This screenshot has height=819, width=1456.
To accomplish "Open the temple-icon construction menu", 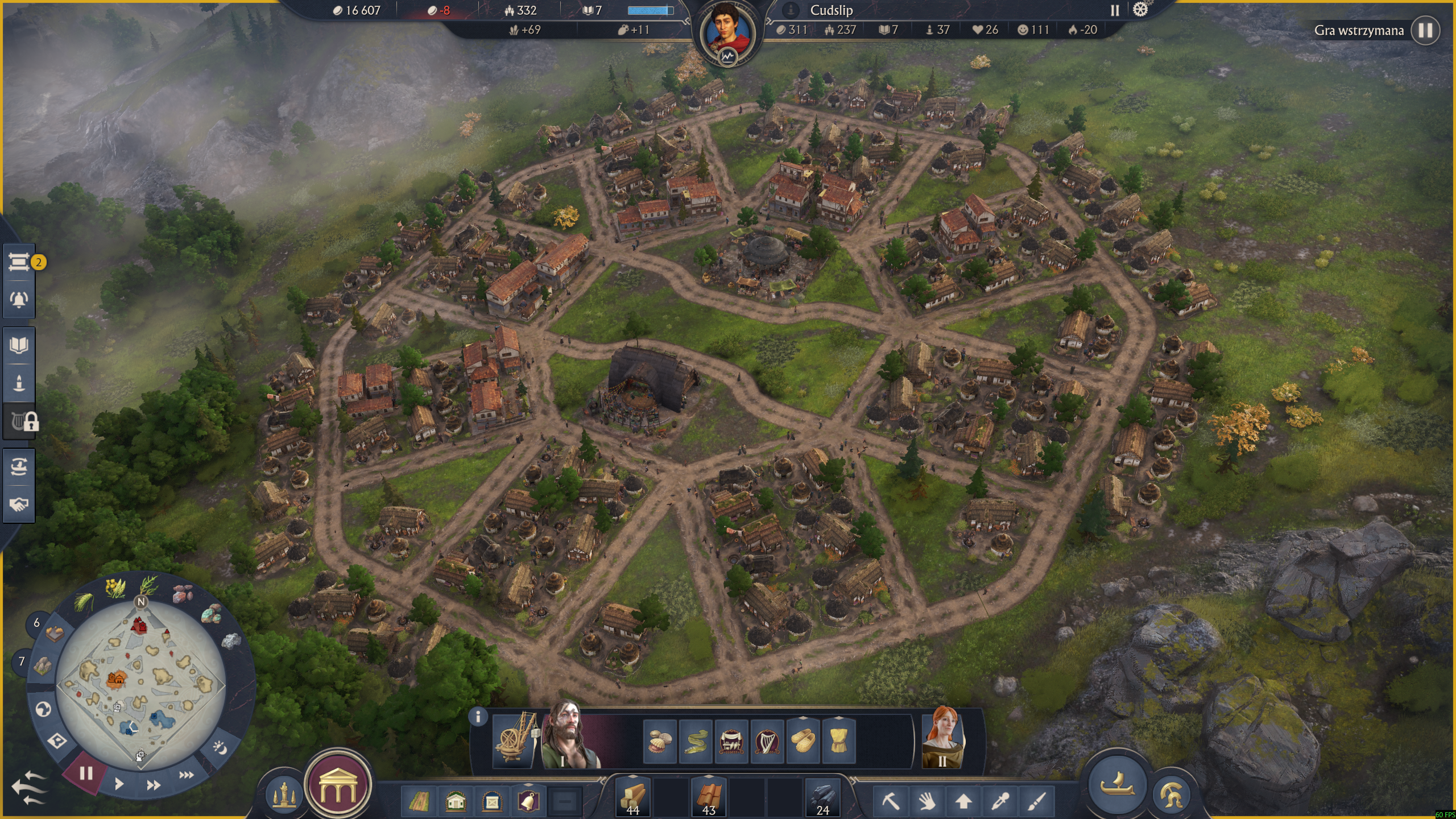I will pyautogui.click(x=338, y=785).
